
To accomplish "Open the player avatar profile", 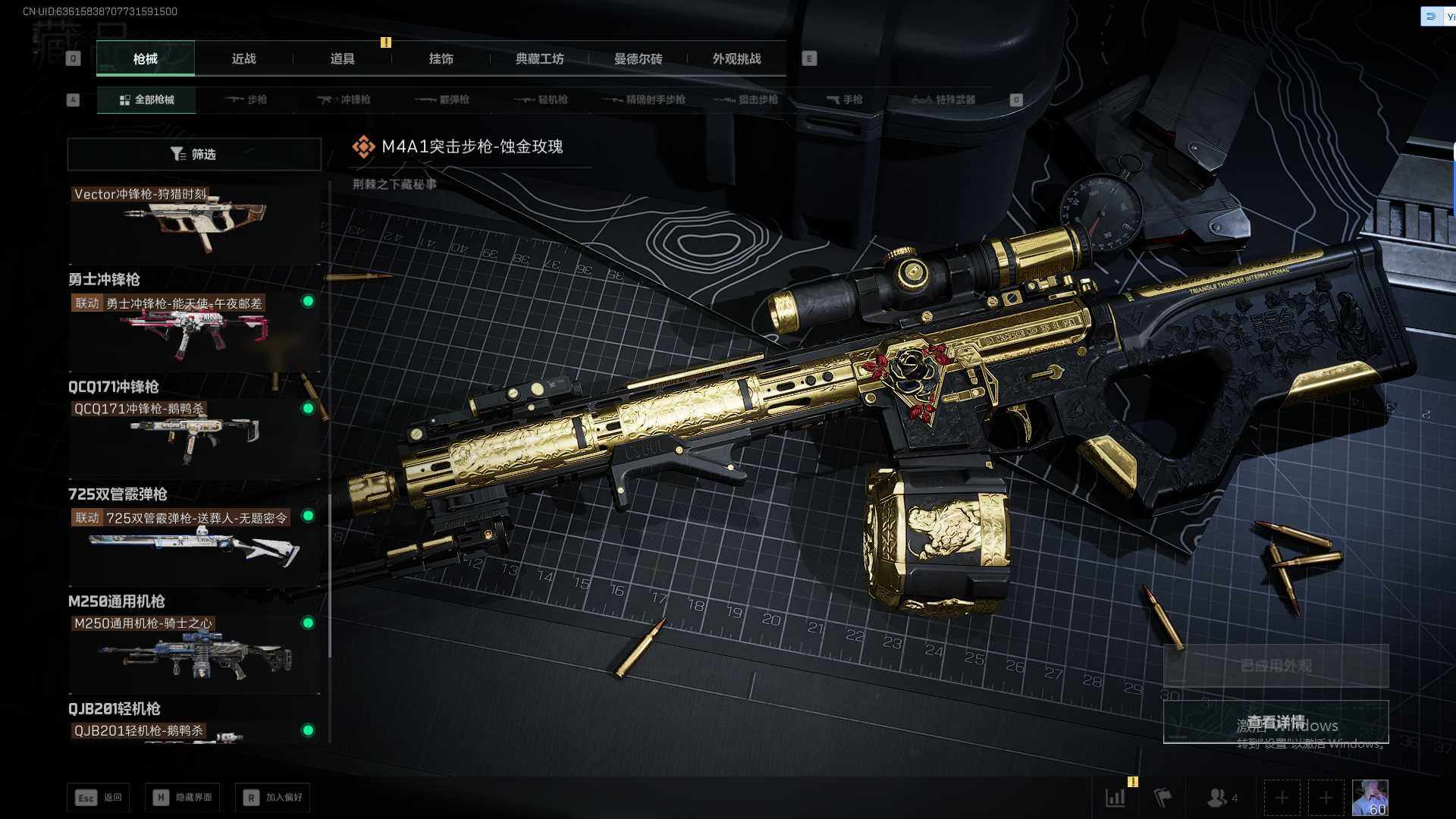I will tap(1370, 798).
